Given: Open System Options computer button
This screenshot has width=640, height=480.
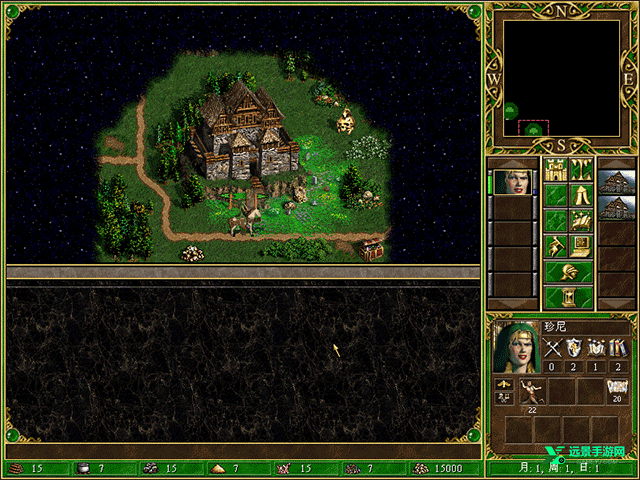Looking at the screenshot, I should click(x=581, y=246).
